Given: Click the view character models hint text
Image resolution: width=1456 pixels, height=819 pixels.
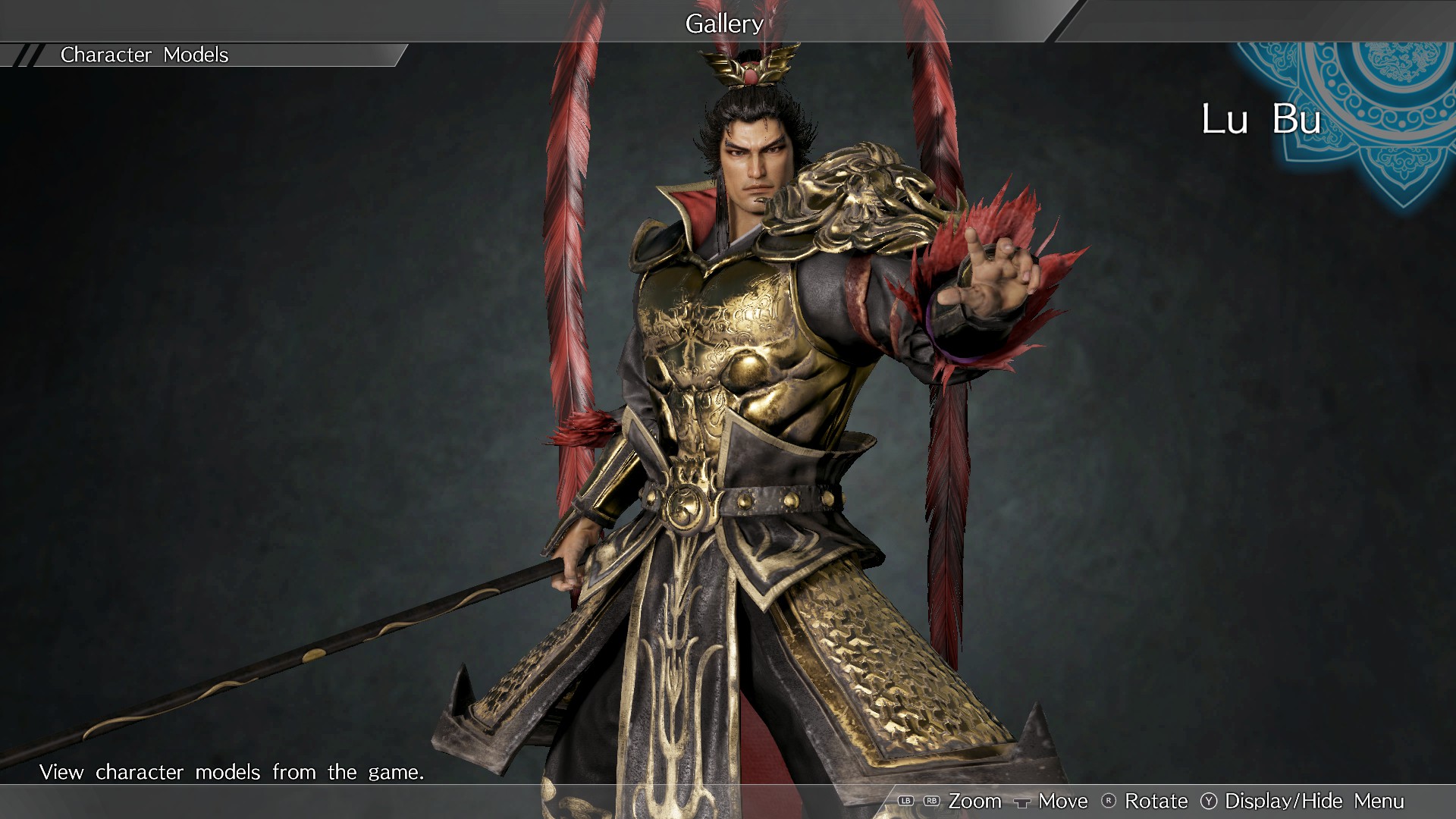Looking at the screenshot, I should click(233, 772).
